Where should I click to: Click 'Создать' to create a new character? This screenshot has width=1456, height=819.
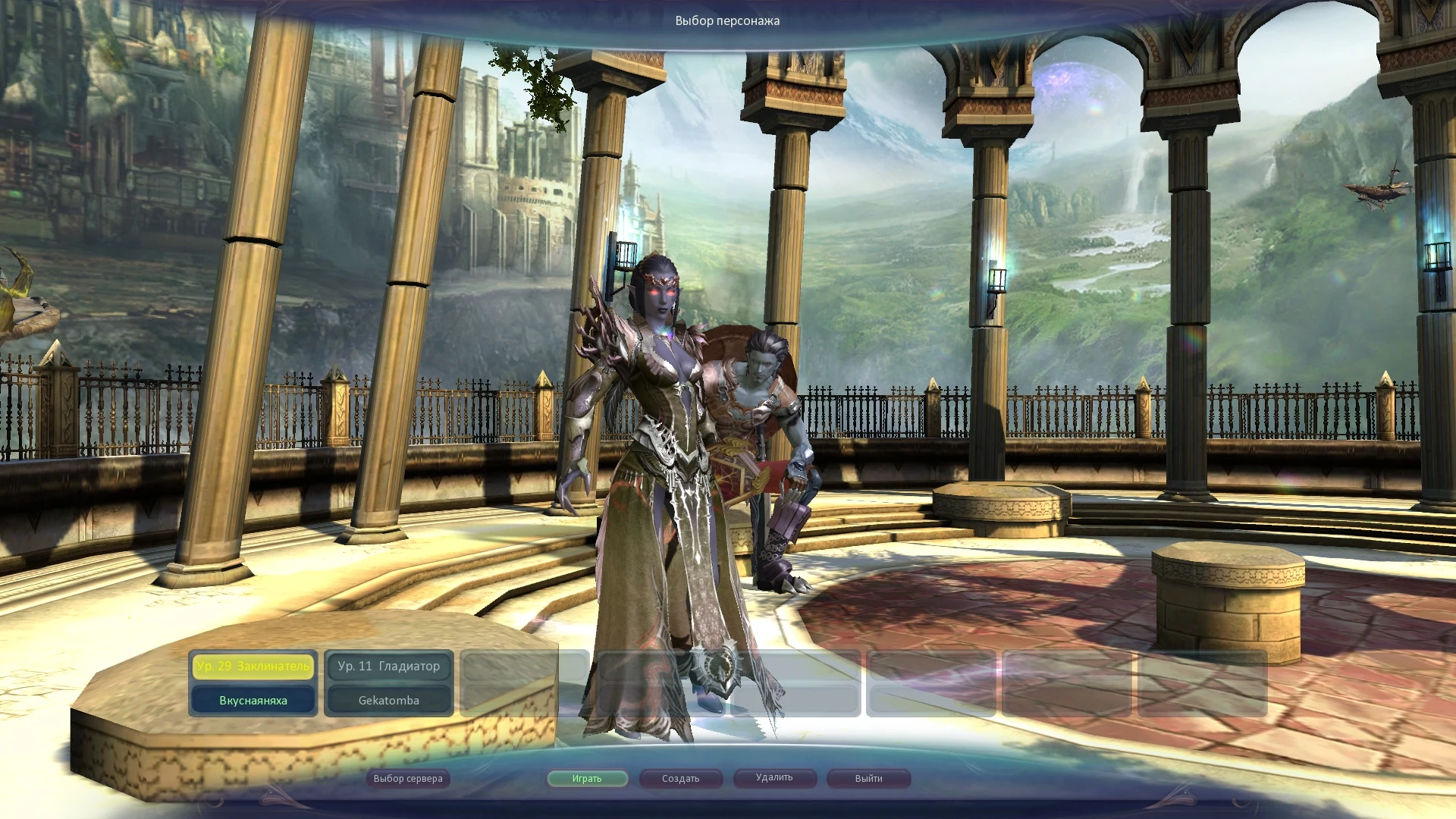(x=680, y=778)
